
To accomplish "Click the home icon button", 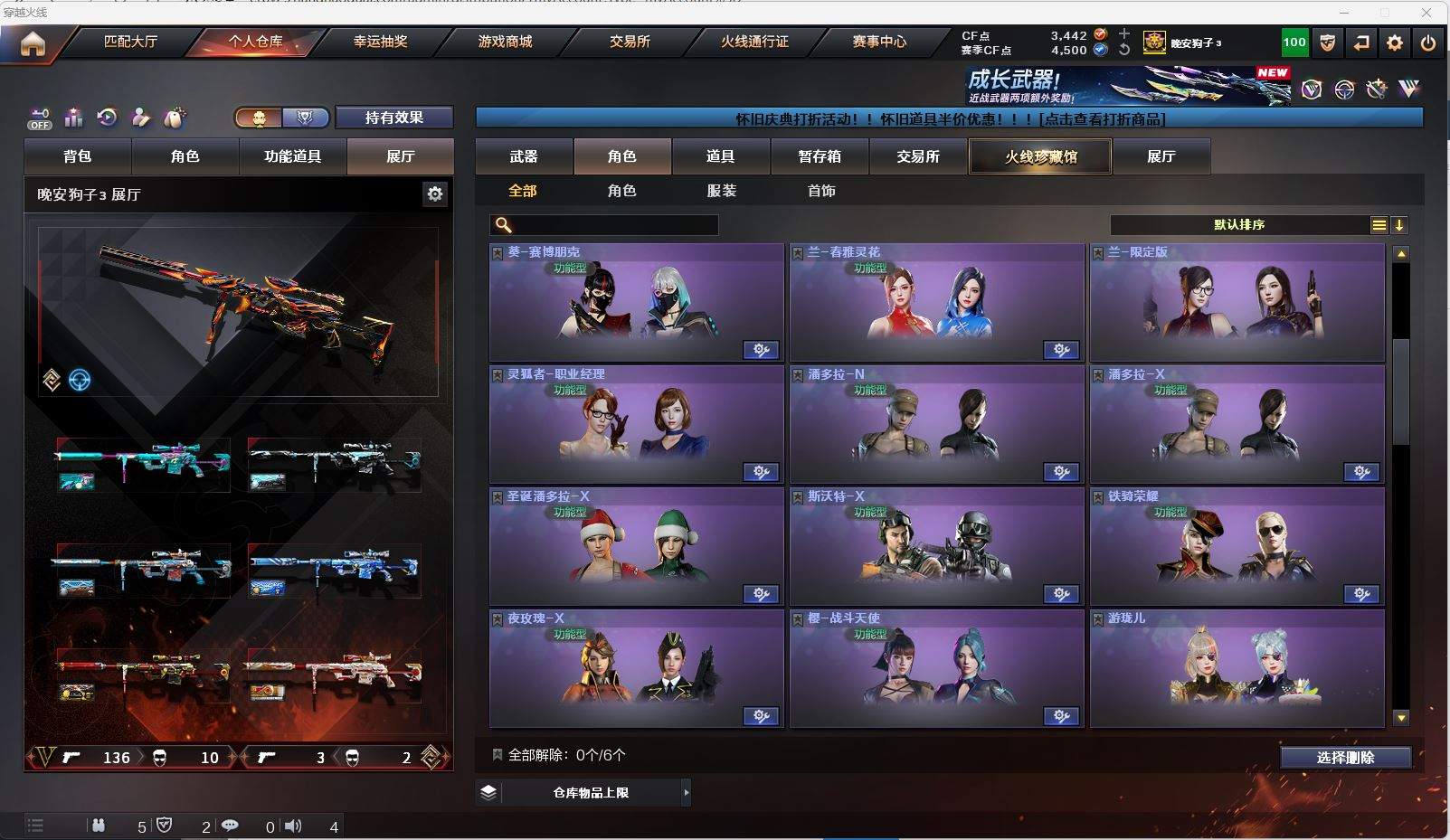I will pyautogui.click(x=33, y=43).
